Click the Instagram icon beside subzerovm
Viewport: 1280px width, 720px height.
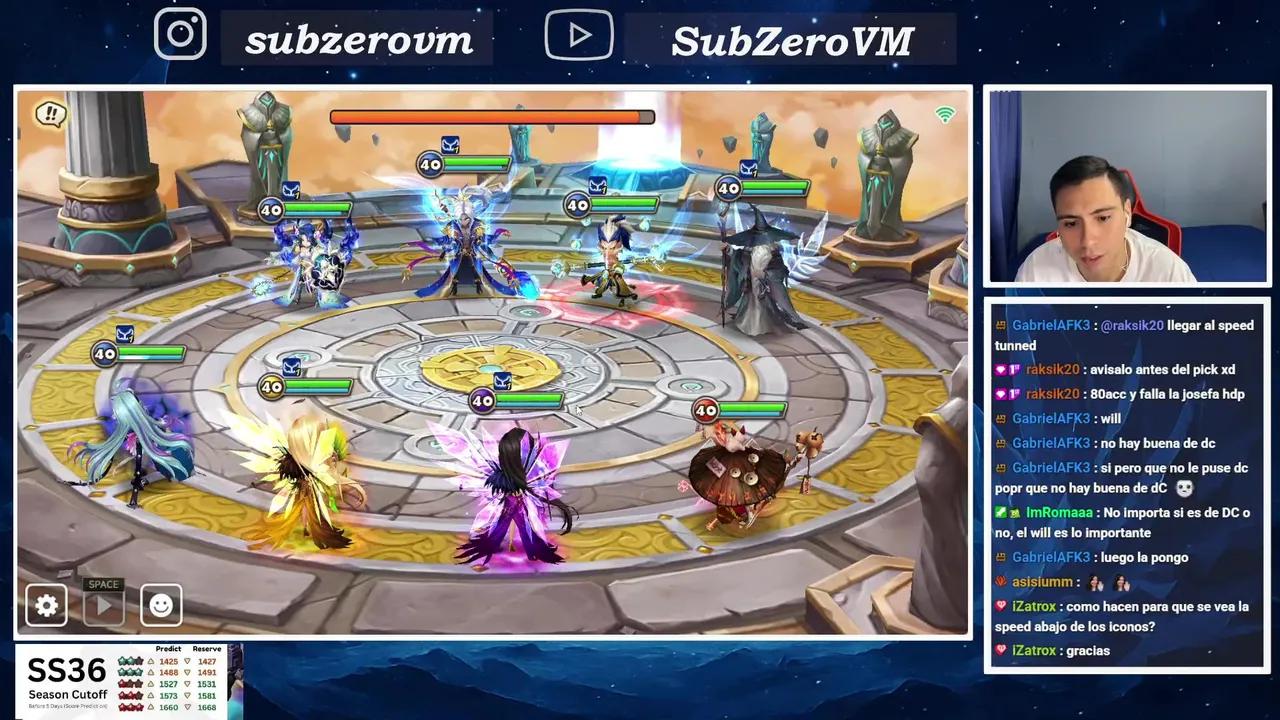181,33
